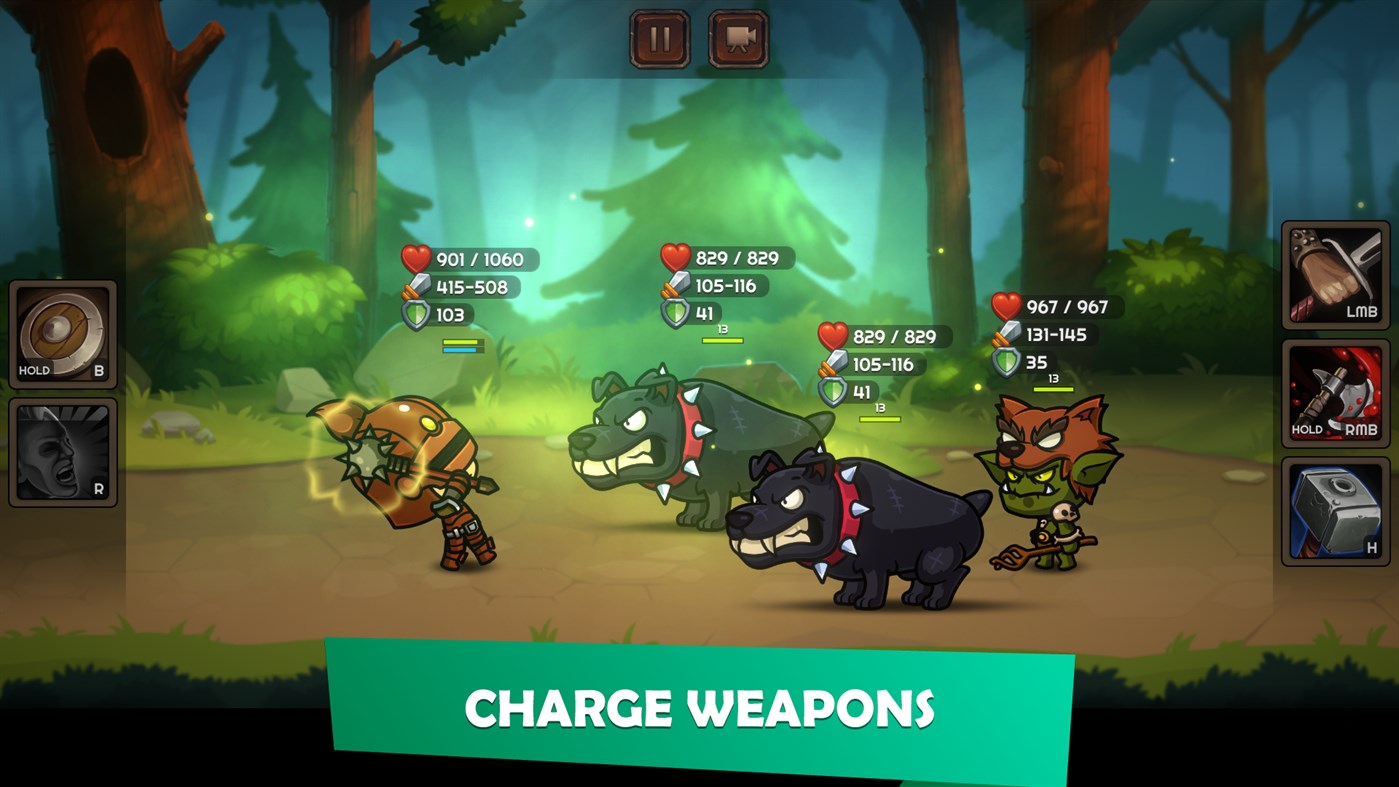This screenshot has width=1399, height=787.
Task: Use the bloody axe charge attack (HOLD RMB)
Action: (1334, 389)
